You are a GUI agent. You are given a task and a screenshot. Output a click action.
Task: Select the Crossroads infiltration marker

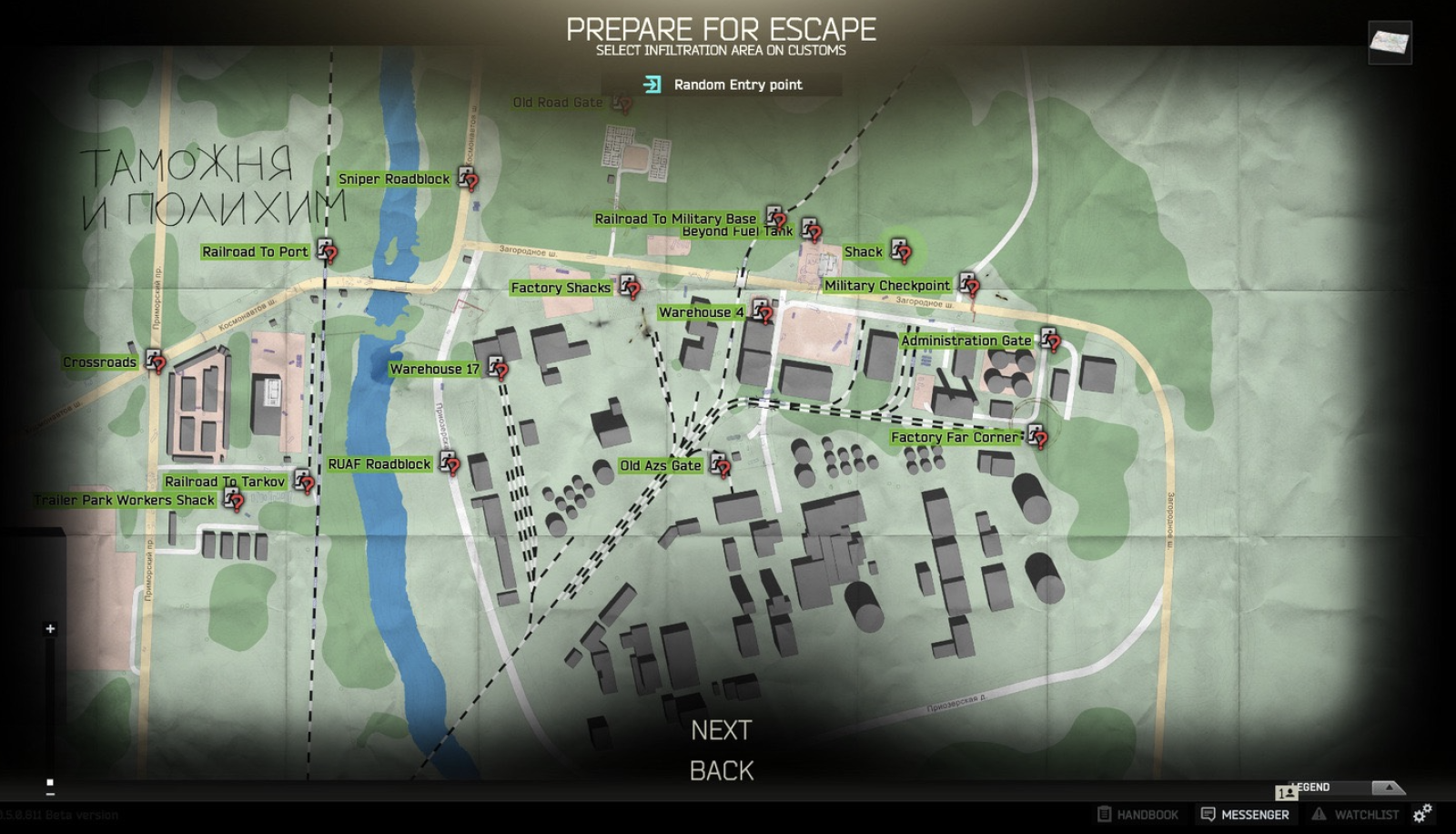click(155, 361)
